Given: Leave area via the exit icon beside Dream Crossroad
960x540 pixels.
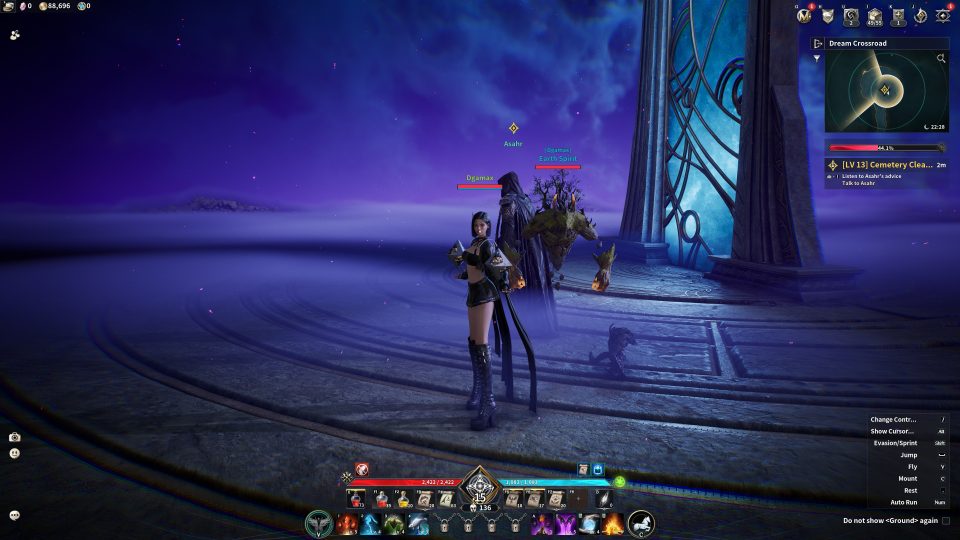Looking at the screenshot, I should point(818,44).
